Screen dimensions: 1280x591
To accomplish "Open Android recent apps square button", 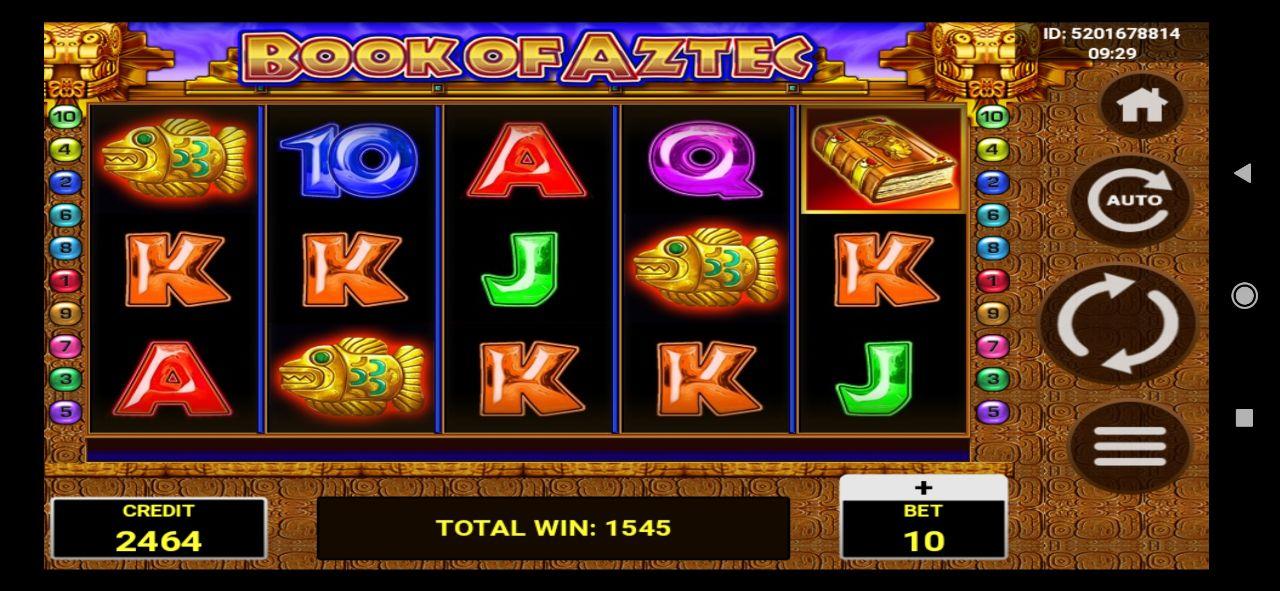I will click(1244, 418).
